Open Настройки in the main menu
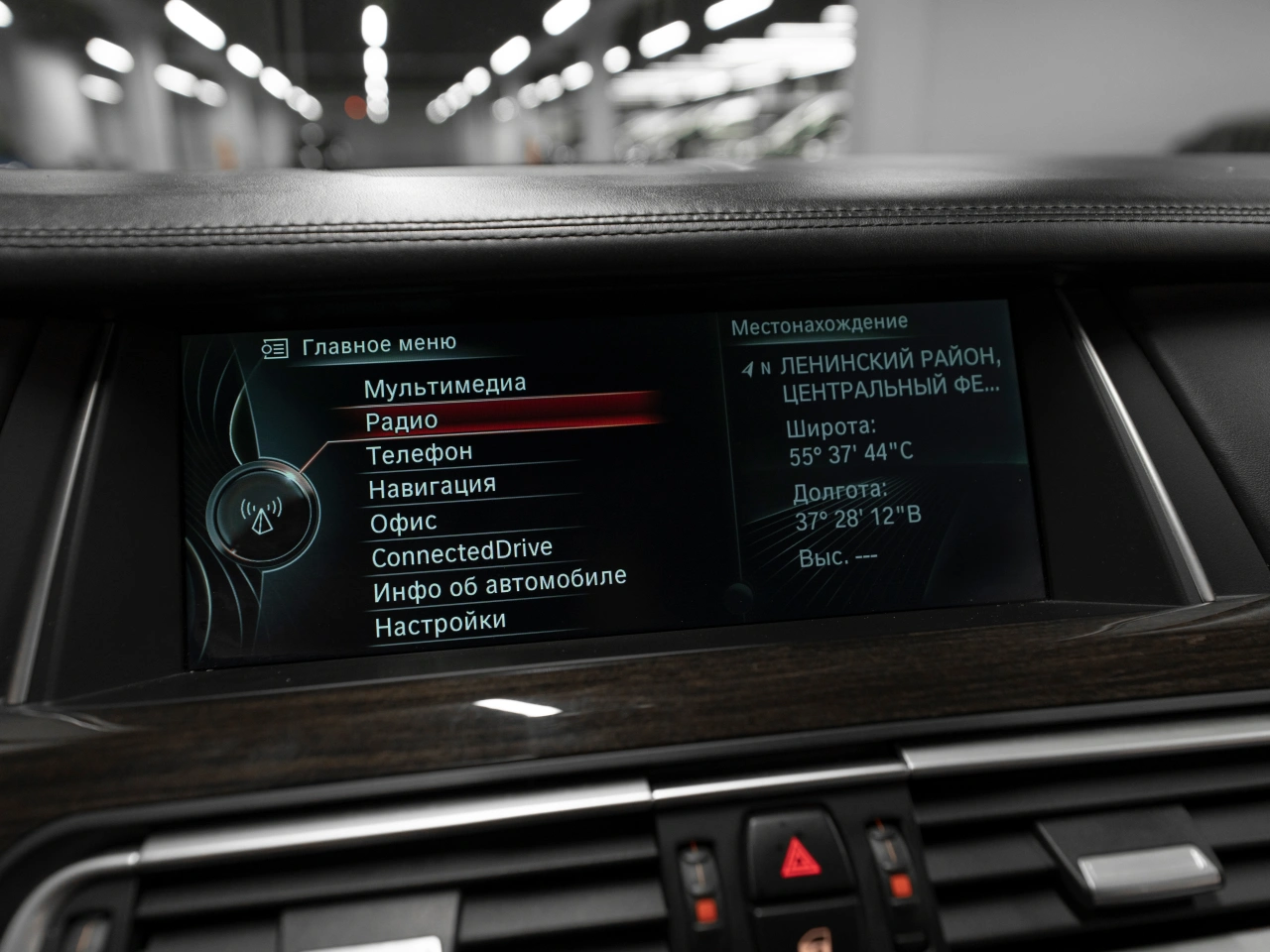The width and height of the screenshot is (1270, 952). 440,624
